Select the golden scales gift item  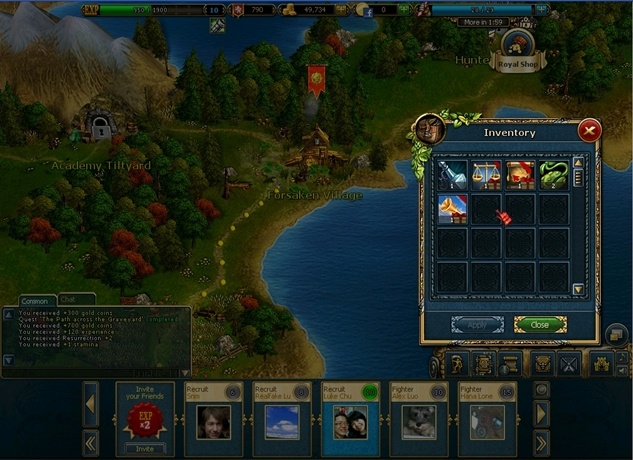pos(485,174)
